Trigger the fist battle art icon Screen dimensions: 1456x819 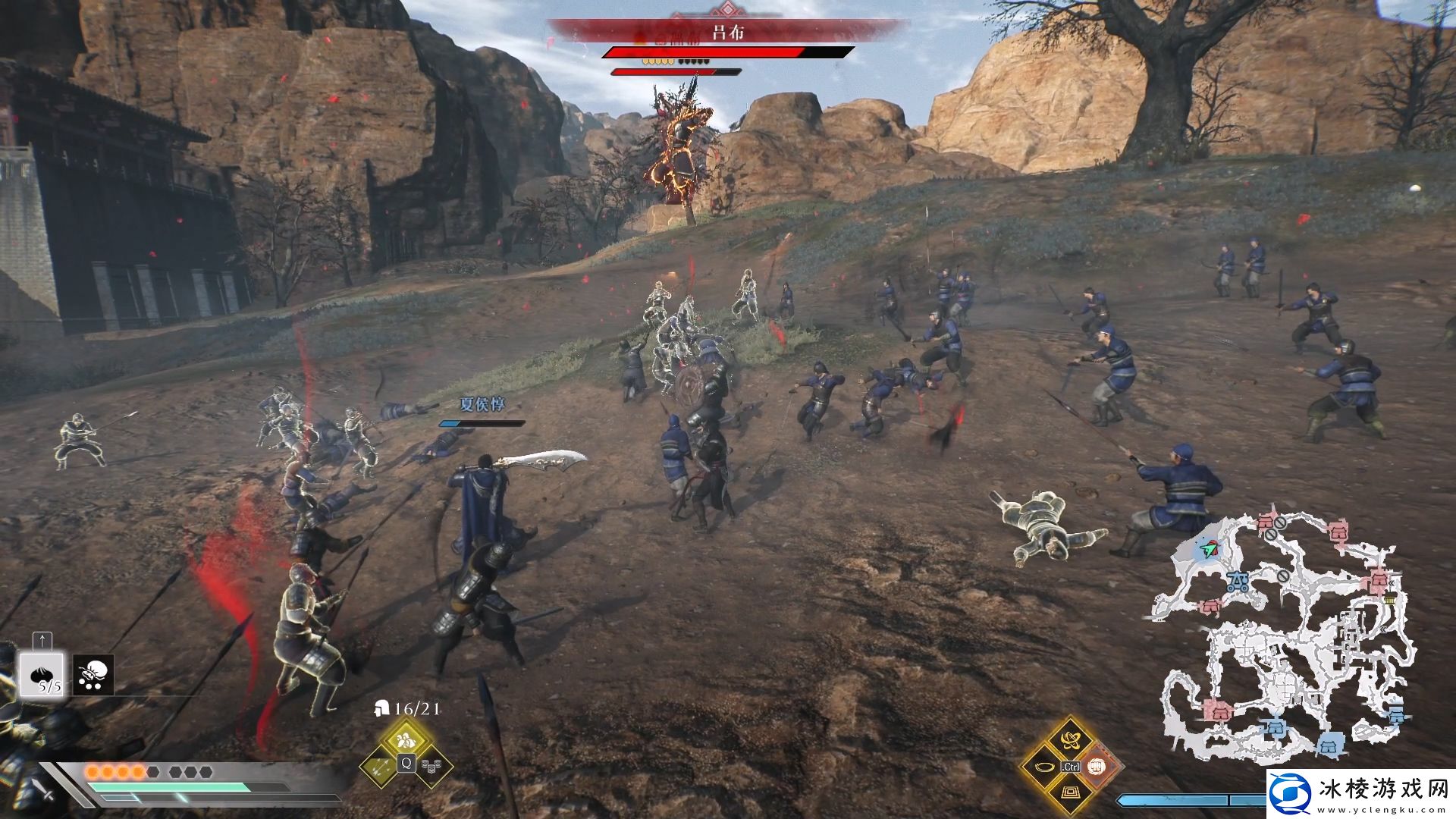[1097, 766]
